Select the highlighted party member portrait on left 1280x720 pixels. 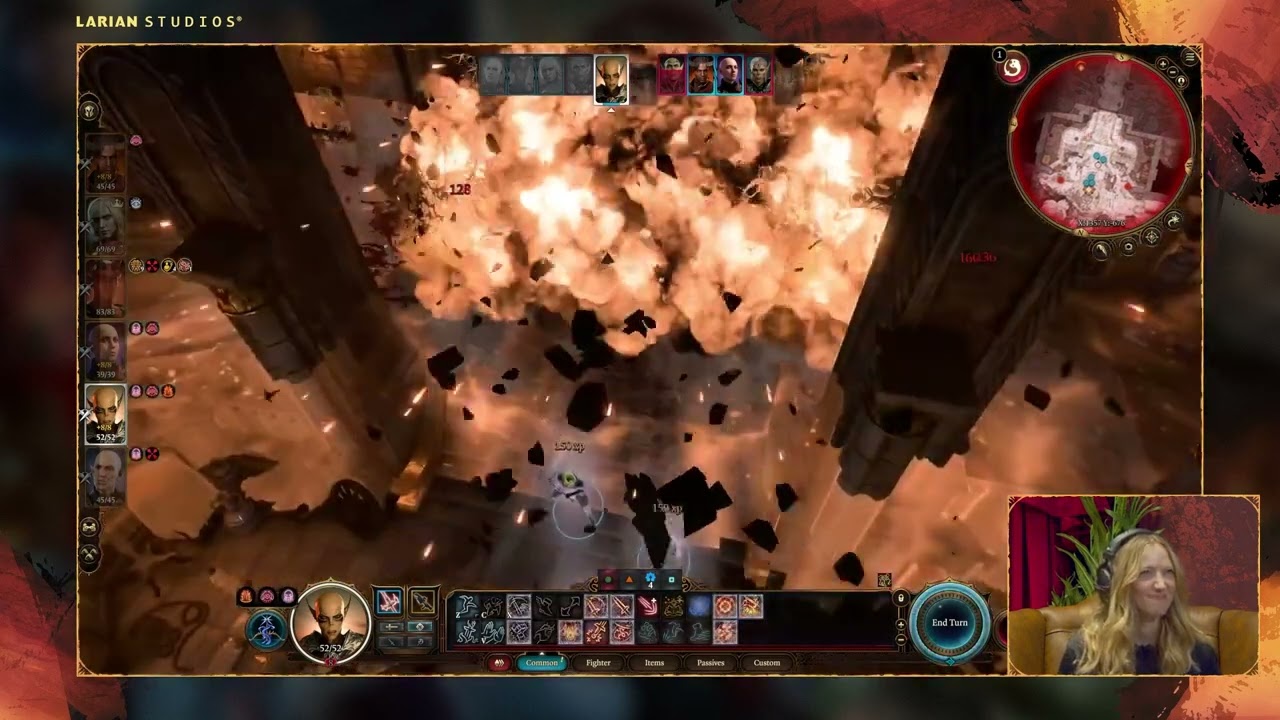click(x=105, y=412)
